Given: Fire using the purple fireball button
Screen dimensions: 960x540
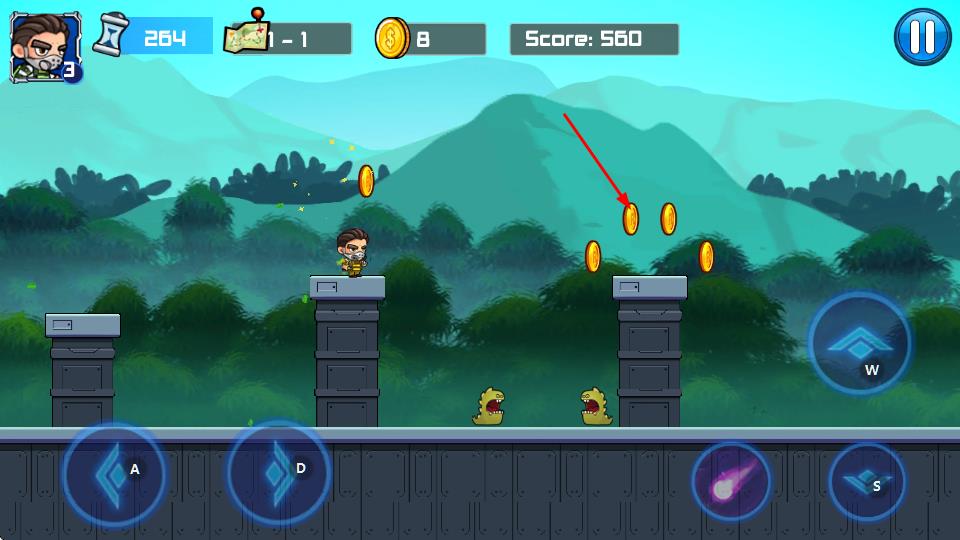Looking at the screenshot, I should click(x=731, y=481).
